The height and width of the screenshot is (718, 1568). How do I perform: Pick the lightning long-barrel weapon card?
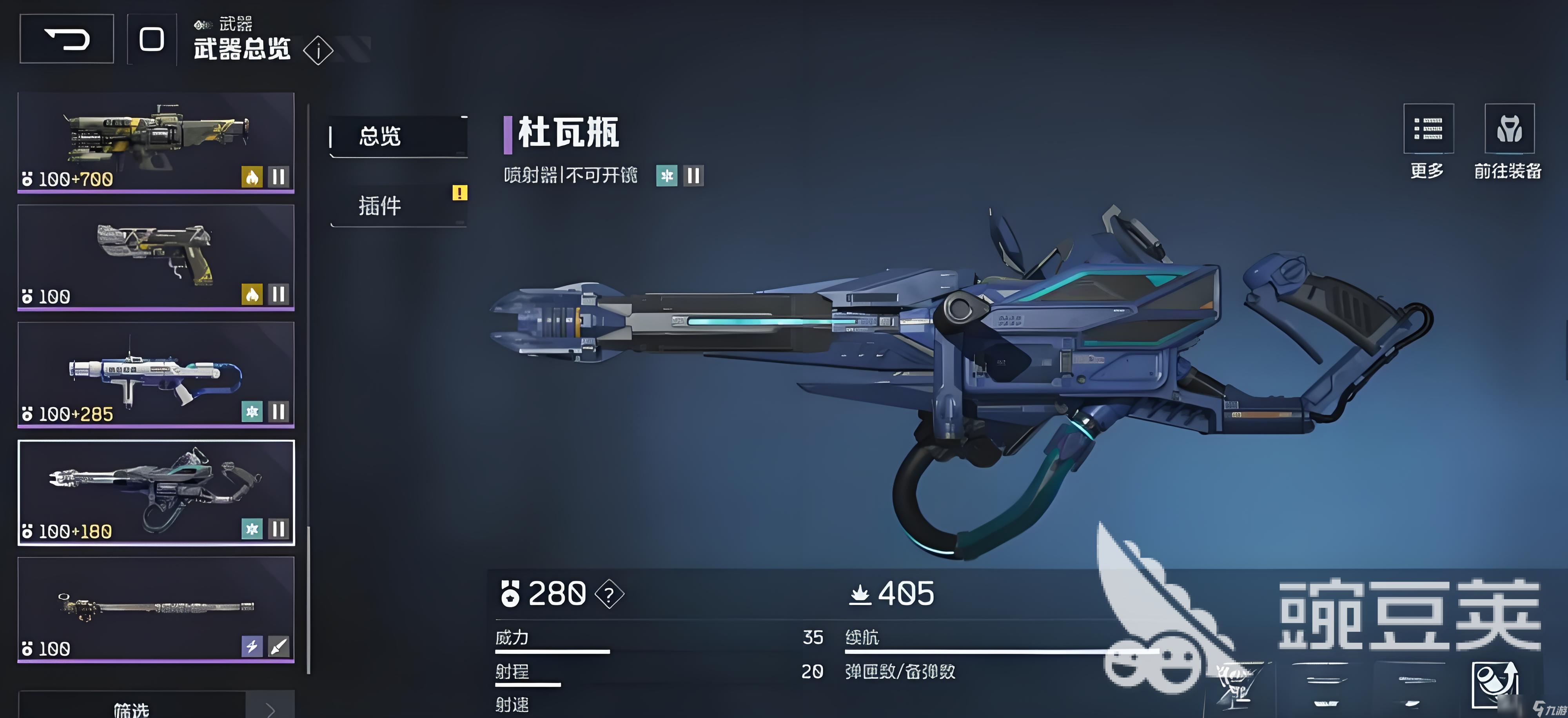156,609
